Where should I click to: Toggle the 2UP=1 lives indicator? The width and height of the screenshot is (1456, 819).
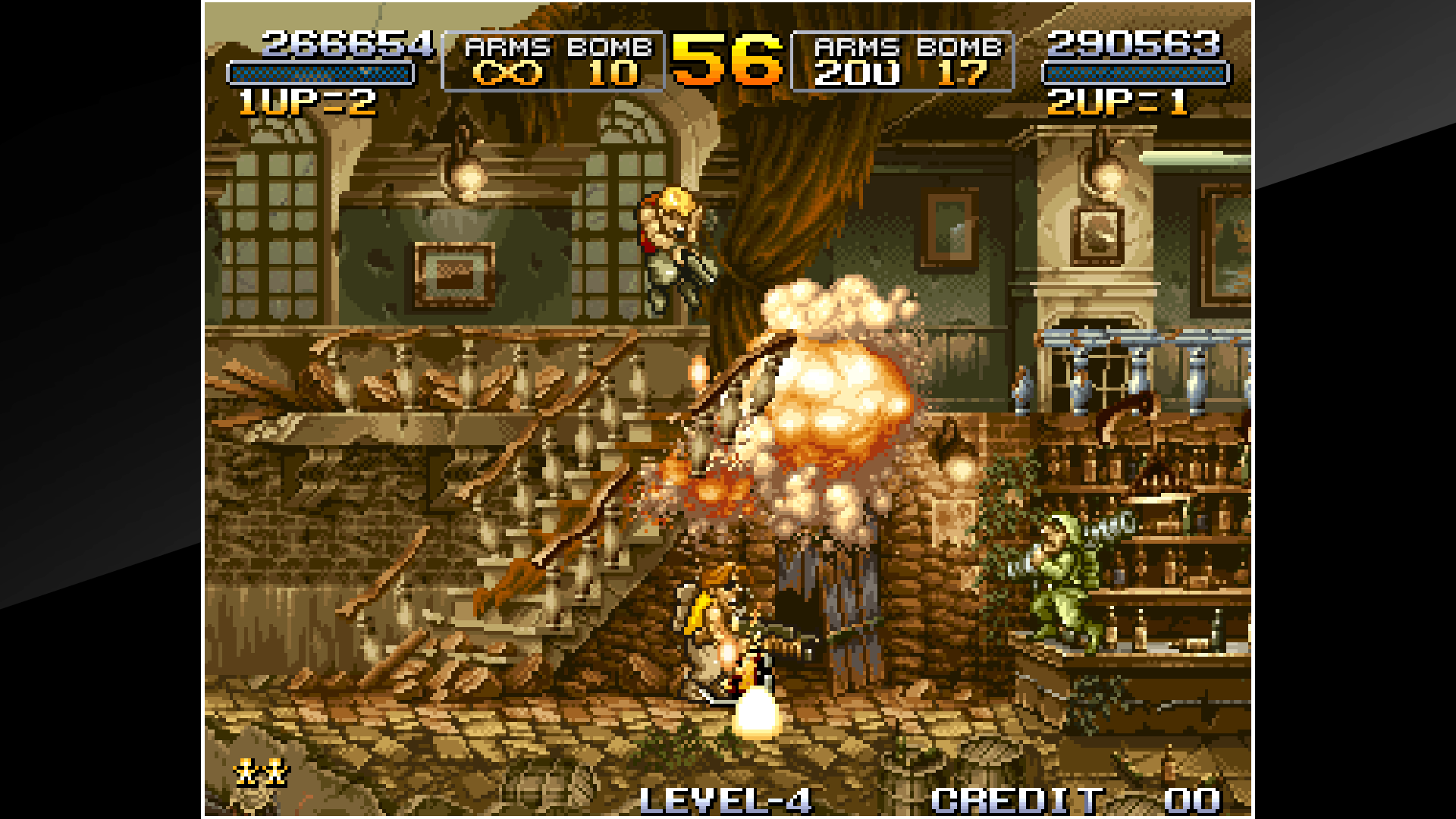pyautogui.click(x=1115, y=102)
